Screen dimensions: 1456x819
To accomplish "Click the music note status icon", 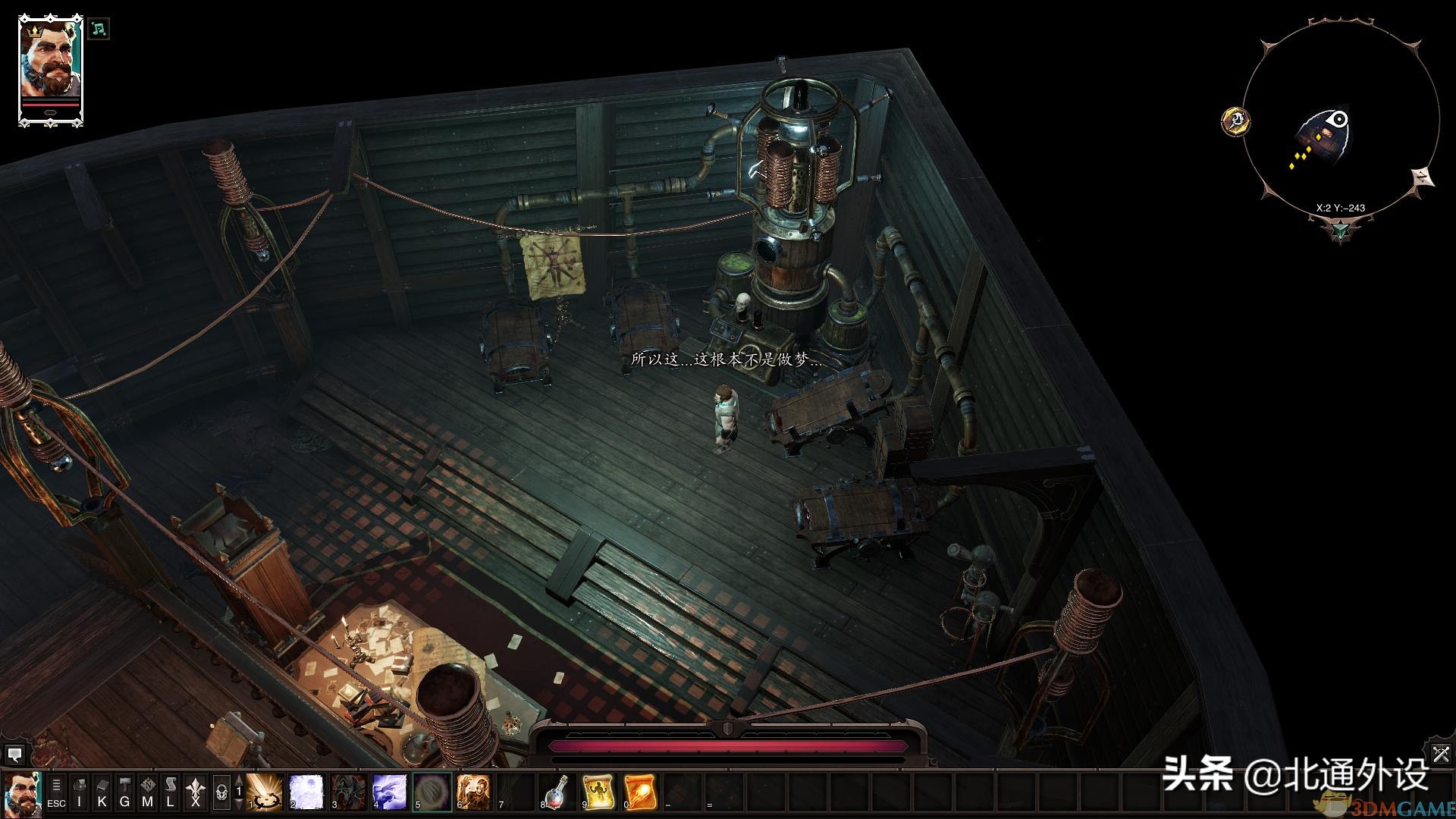I will pyautogui.click(x=99, y=30).
